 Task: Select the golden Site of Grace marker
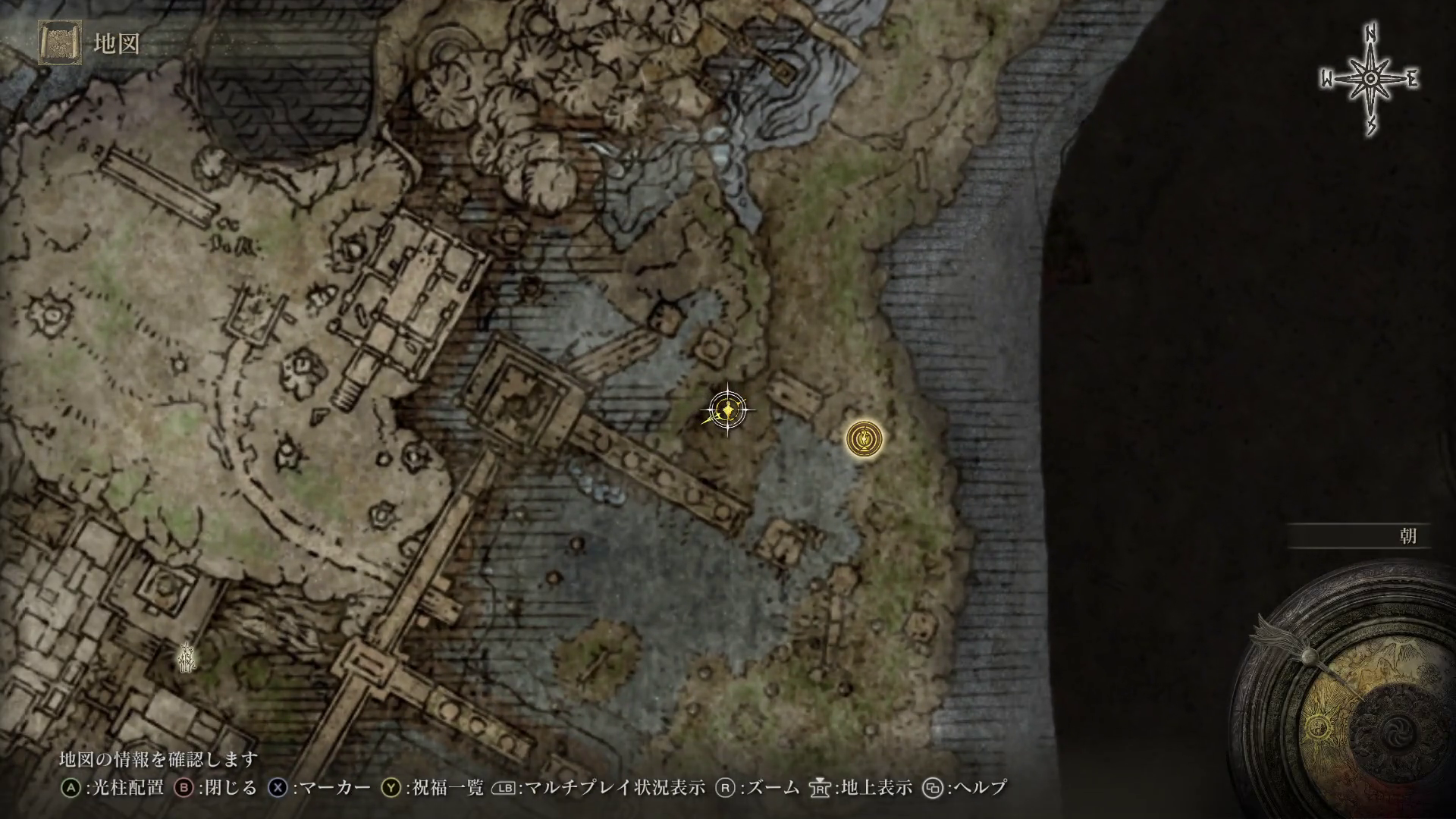tap(864, 439)
